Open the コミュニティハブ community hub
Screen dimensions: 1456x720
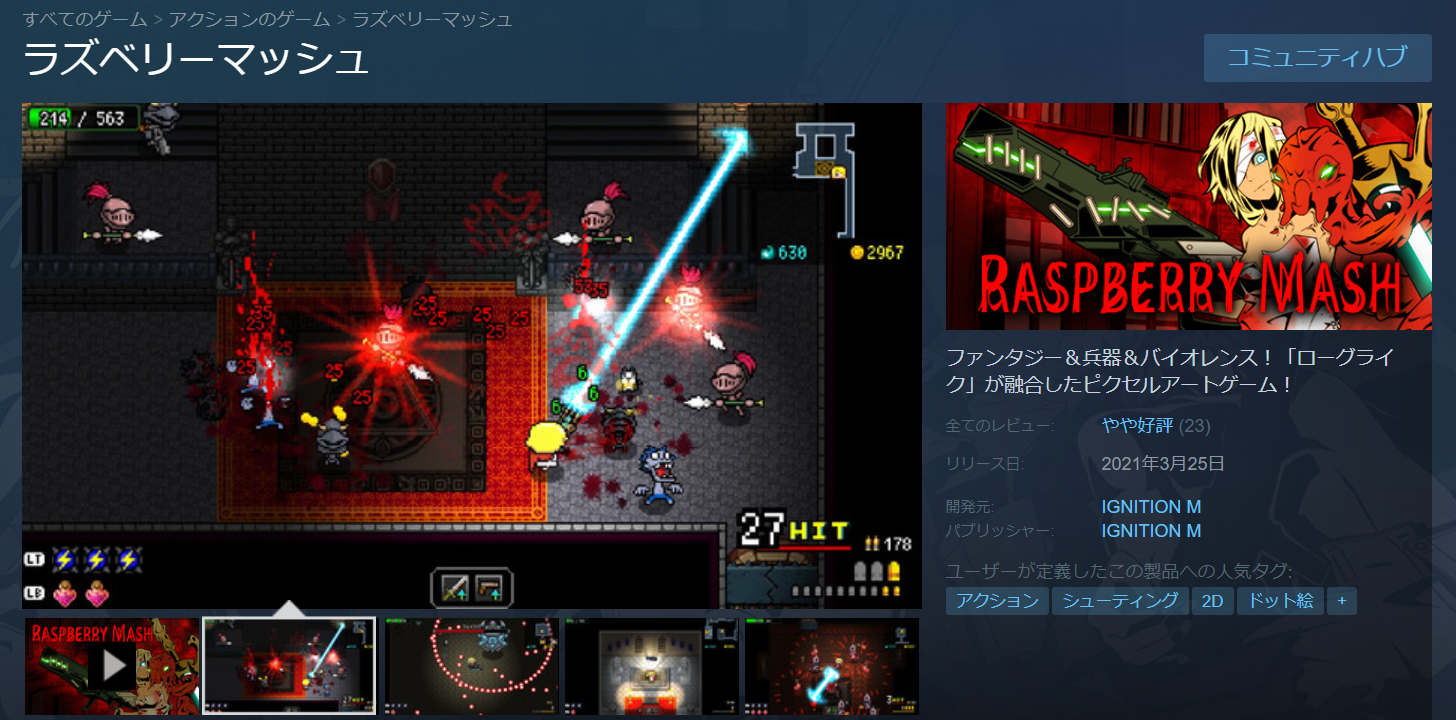pos(1317,57)
